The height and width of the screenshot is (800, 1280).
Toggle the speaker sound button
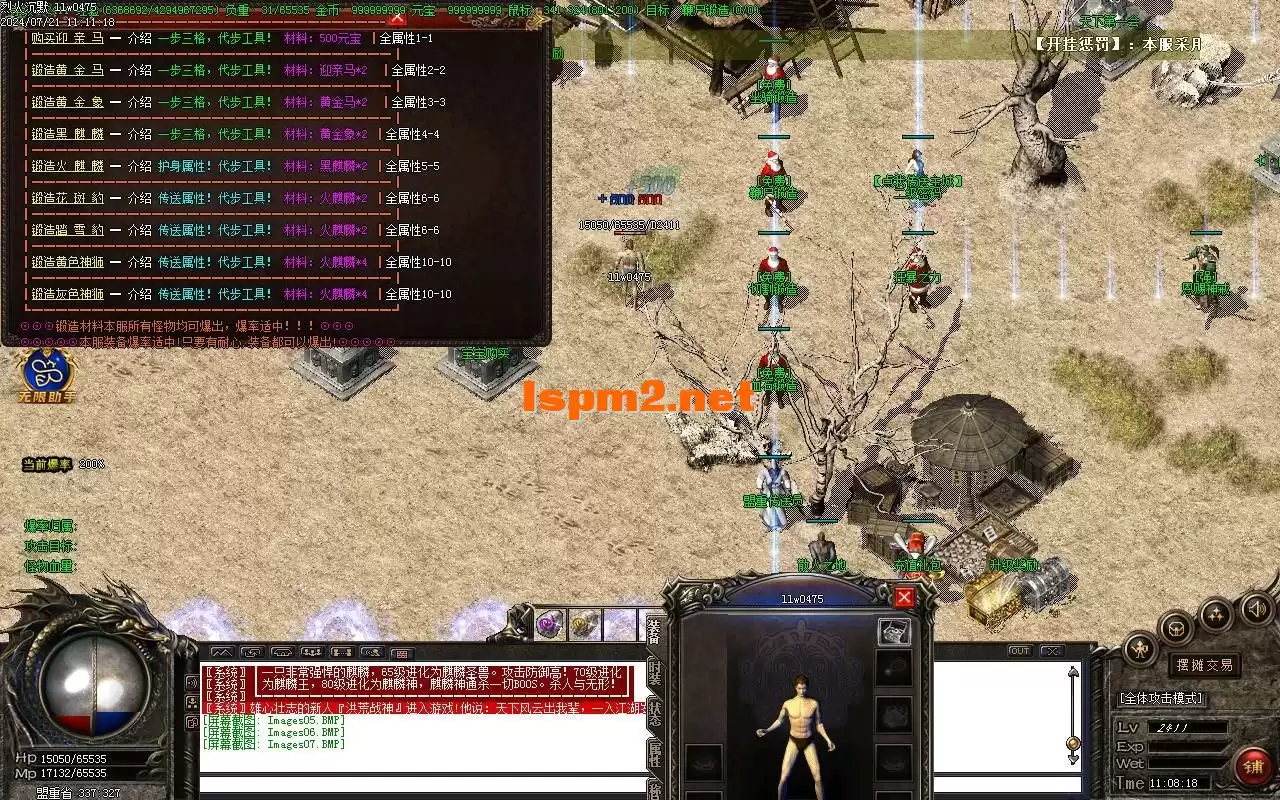[1255, 608]
